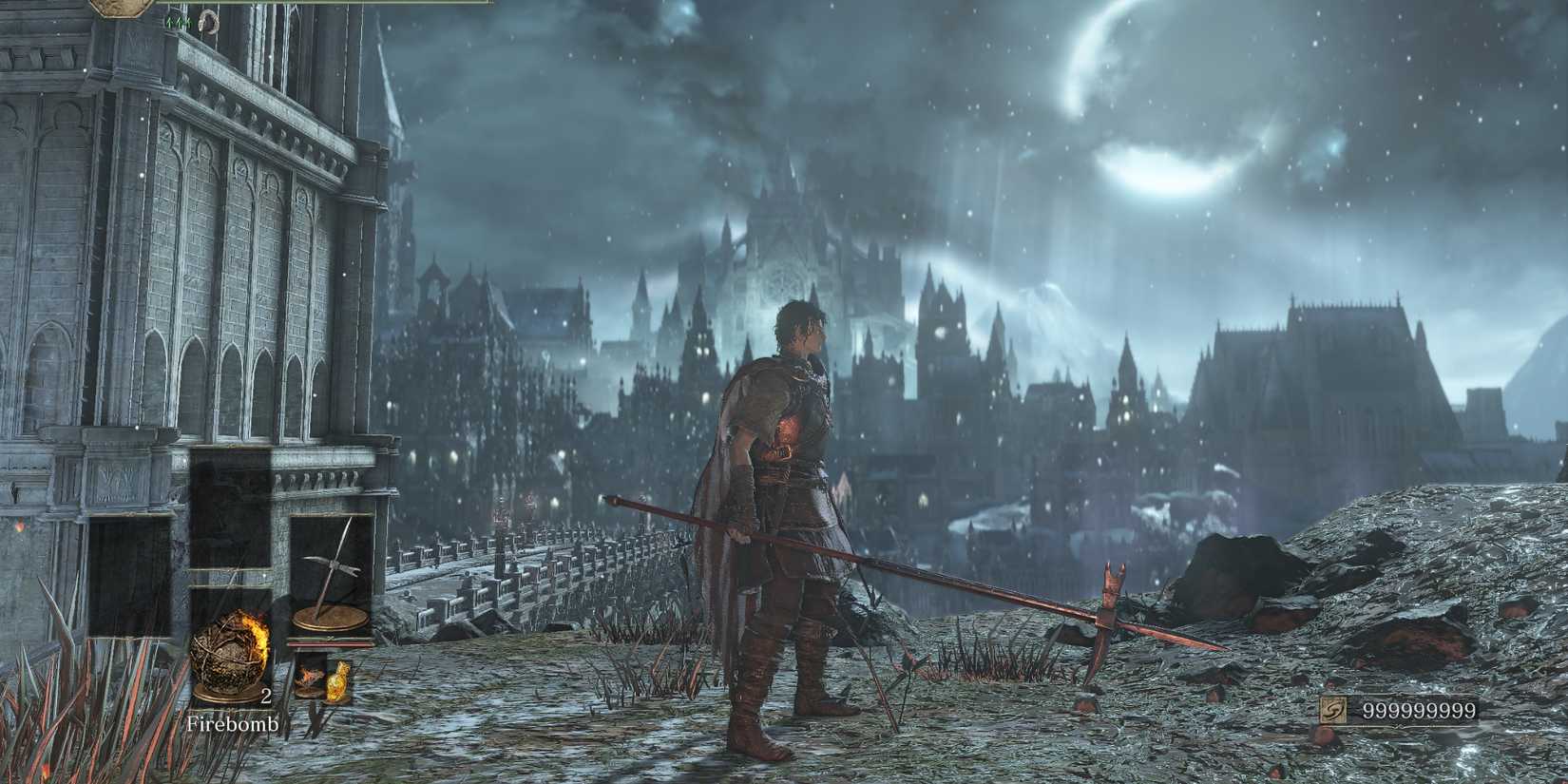Toggle the first green stat-up arrow

(x=169, y=21)
